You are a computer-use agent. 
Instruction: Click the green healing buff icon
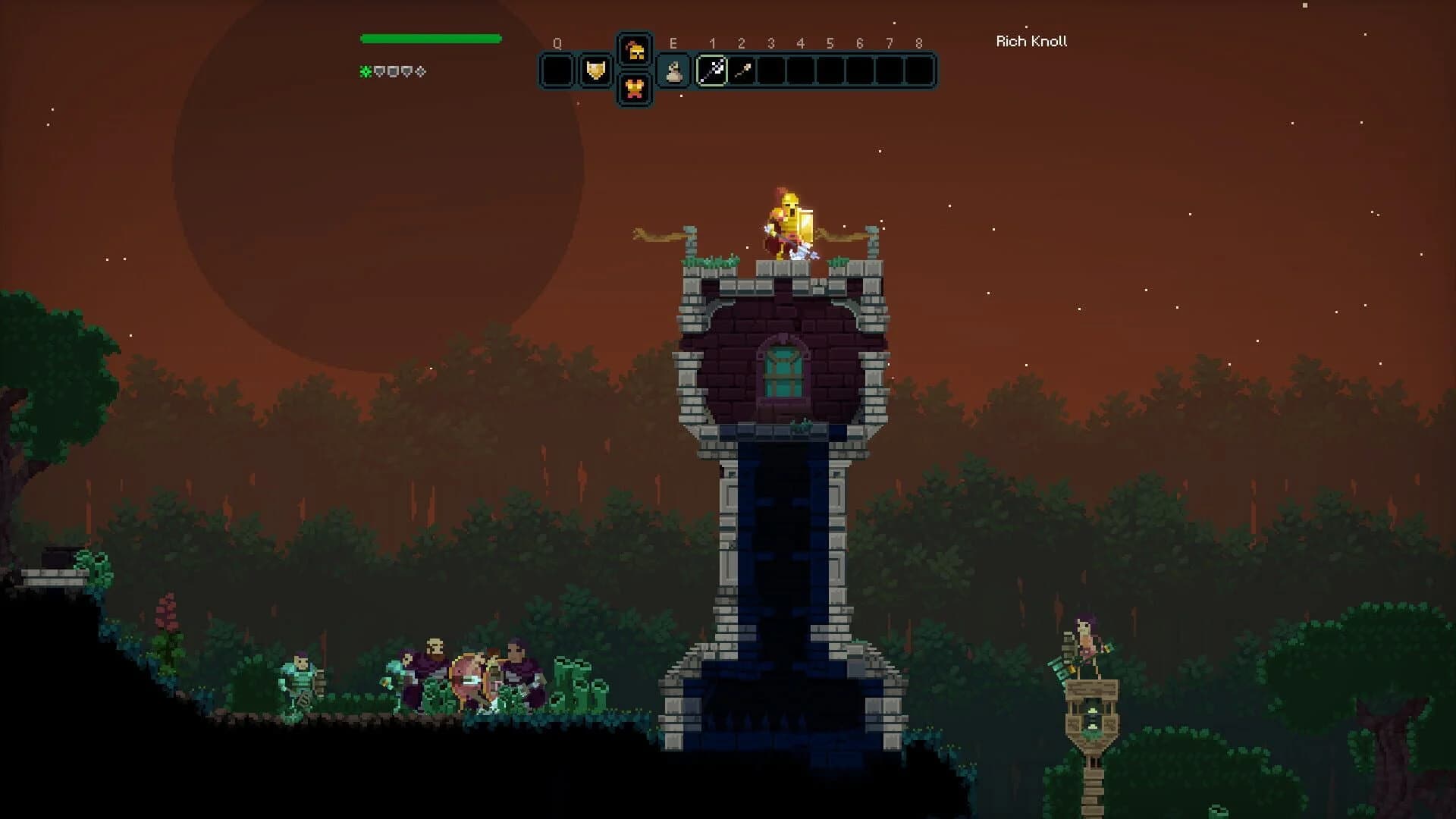pyautogui.click(x=366, y=72)
